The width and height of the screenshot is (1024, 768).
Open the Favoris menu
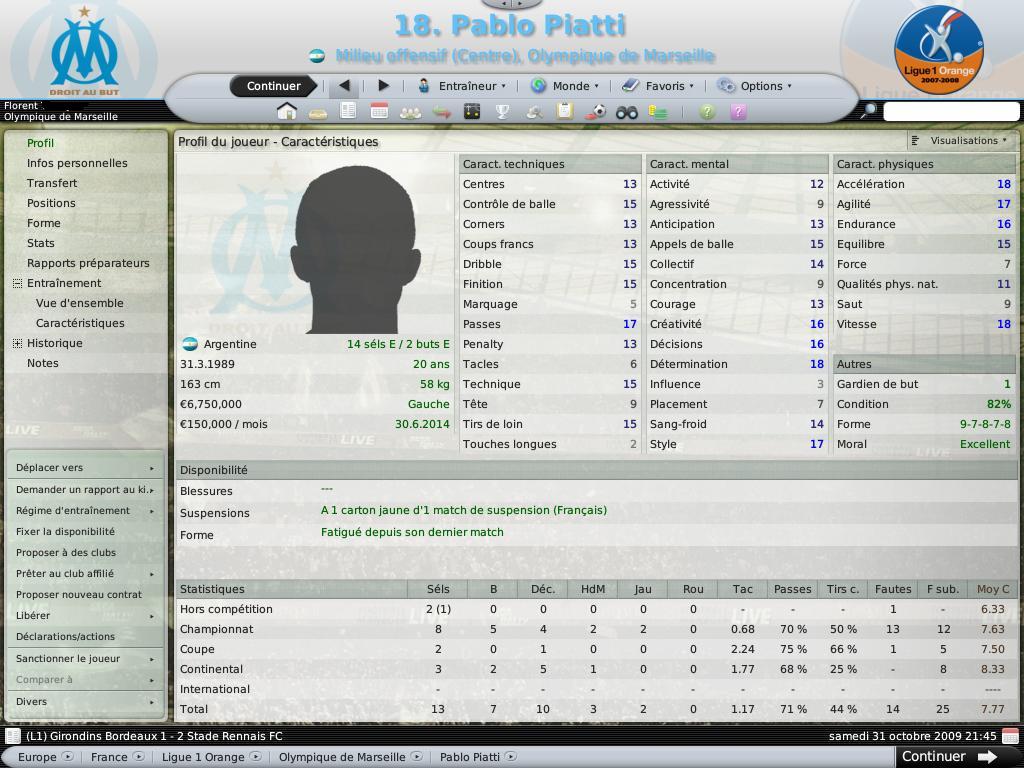pos(658,86)
